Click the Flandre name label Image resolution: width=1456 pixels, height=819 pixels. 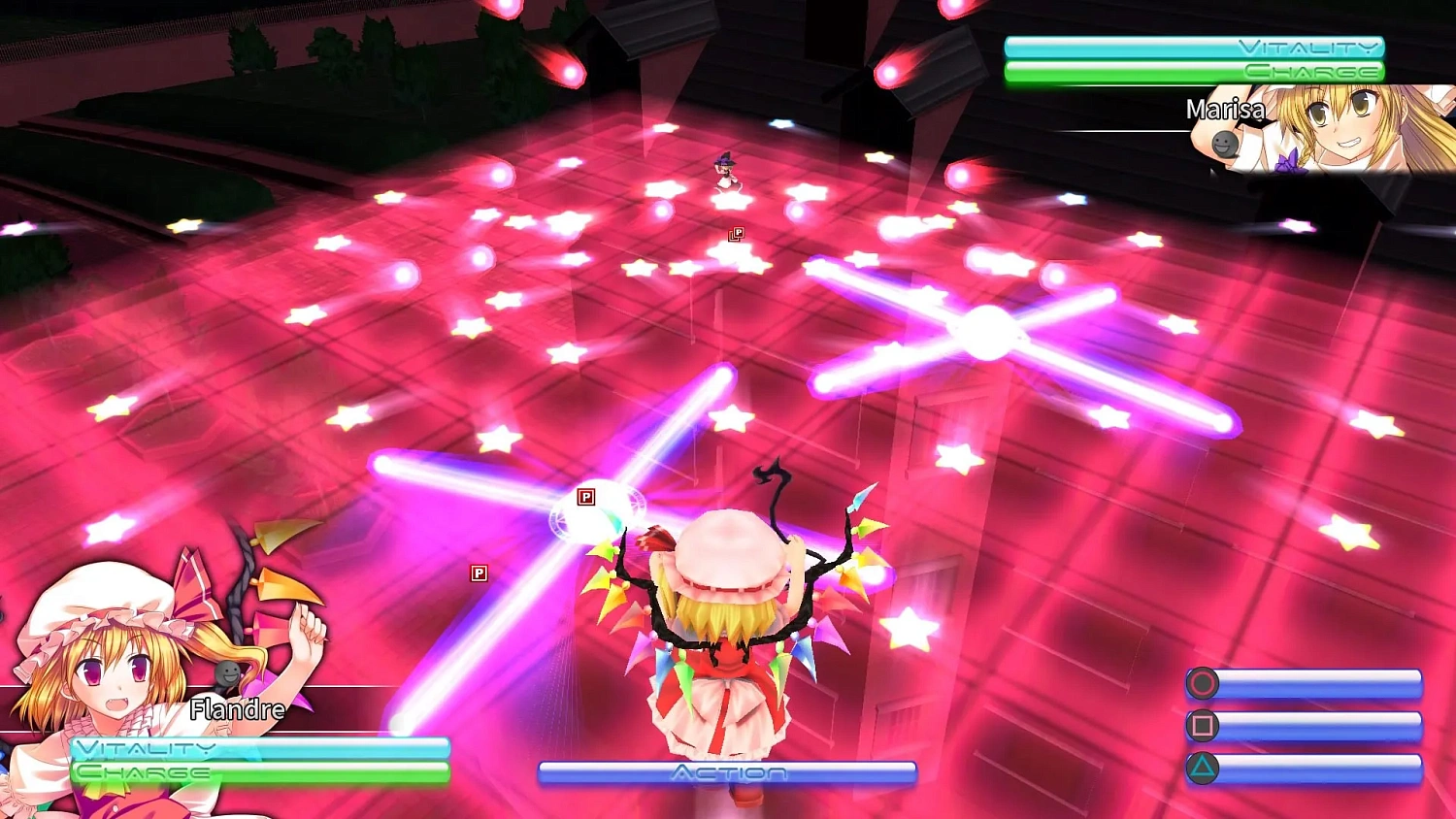click(x=239, y=709)
